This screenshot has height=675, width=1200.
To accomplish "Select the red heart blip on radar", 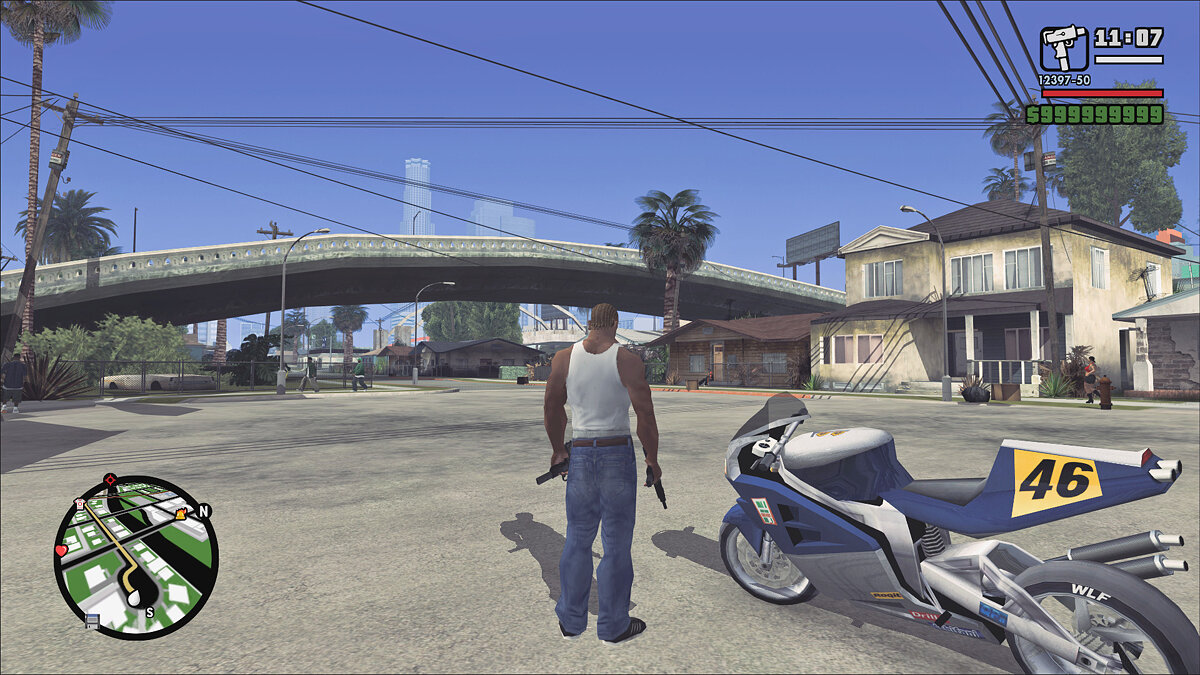I will tap(61, 551).
